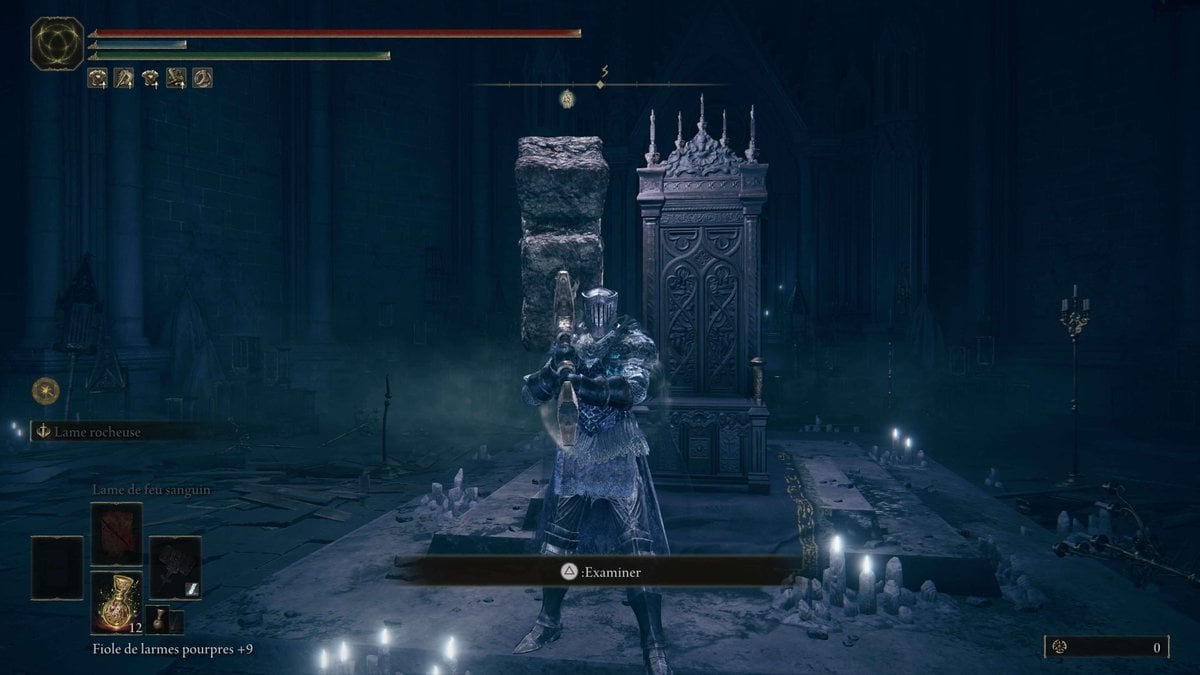This screenshot has height=675, width=1200.
Task: Click the golden grace marker under the compass
Action: coord(567,98)
